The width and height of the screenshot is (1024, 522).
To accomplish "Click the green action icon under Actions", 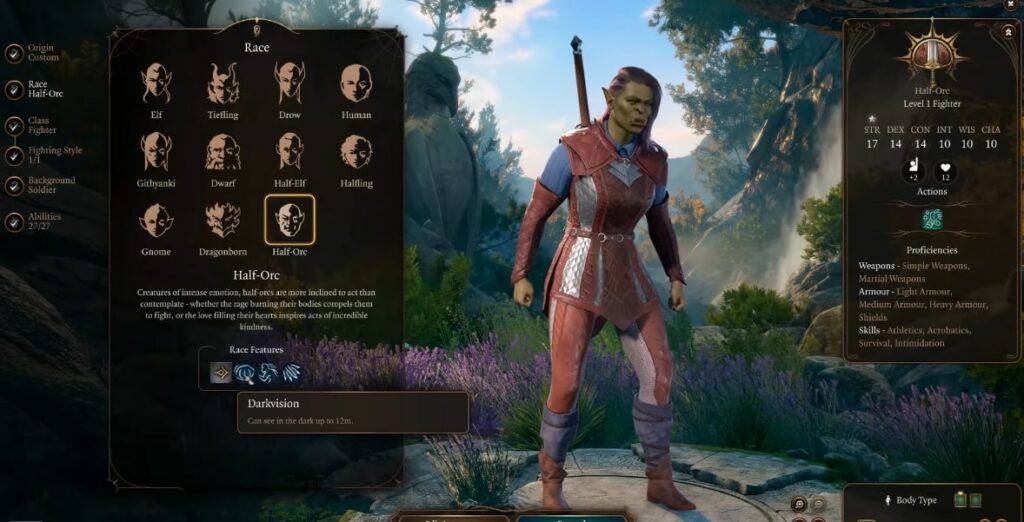I will (932, 219).
